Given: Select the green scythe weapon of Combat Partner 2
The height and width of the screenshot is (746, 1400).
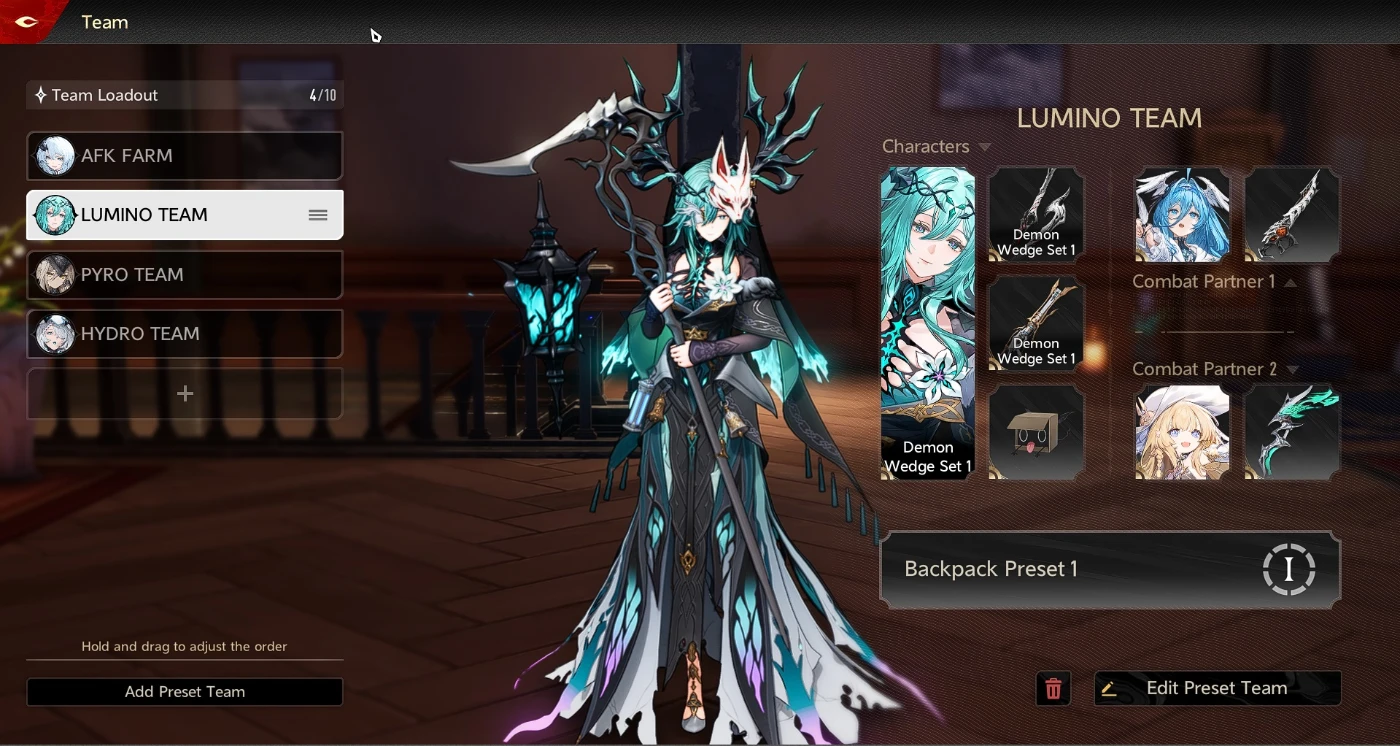Looking at the screenshot, I should pos(1292,433).
